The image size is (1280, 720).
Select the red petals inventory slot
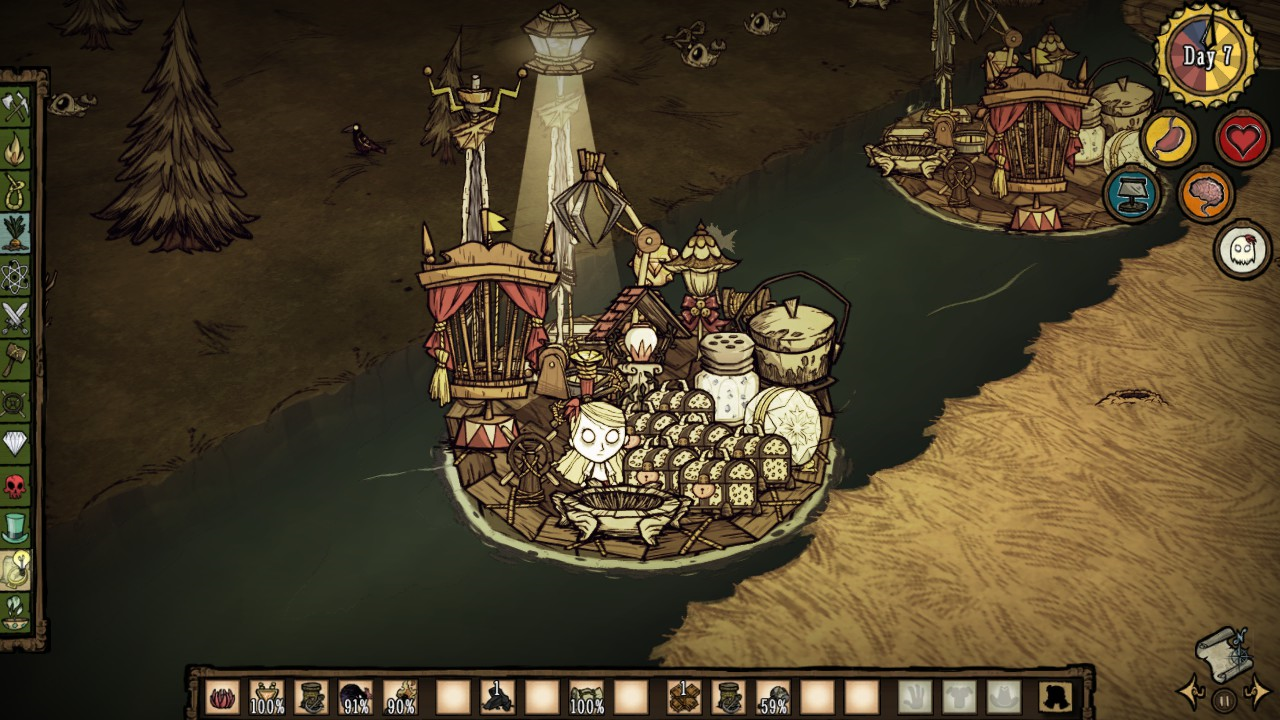pos(222,697)
